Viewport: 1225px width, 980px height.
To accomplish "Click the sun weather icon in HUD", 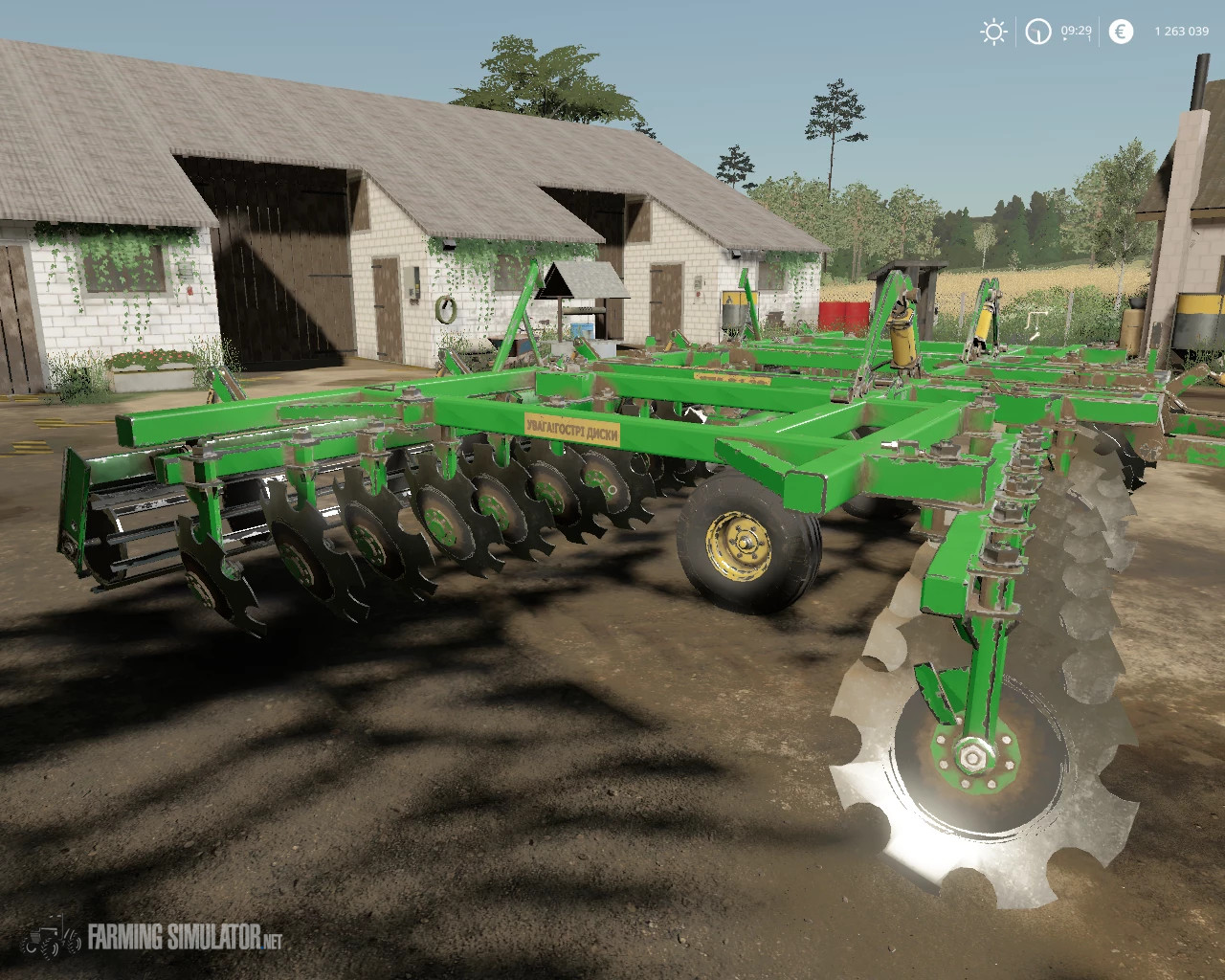I will [x=992, y=31].
